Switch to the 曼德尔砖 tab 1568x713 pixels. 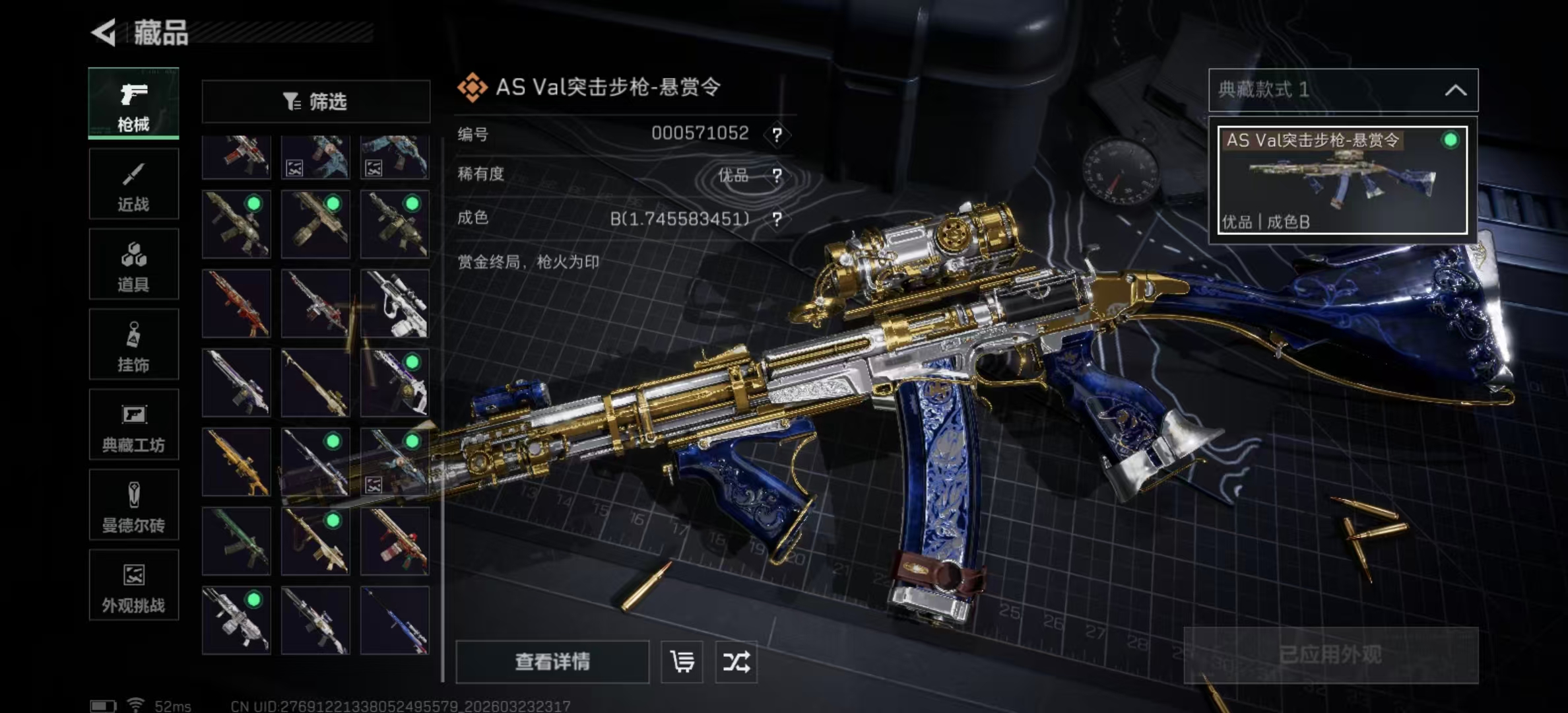click(x=133, y=505)
